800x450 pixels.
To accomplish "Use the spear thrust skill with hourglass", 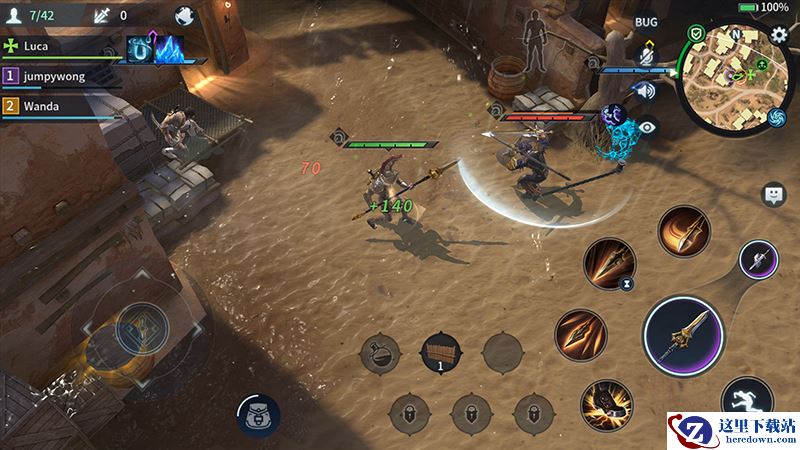I will tap(609, 263).
